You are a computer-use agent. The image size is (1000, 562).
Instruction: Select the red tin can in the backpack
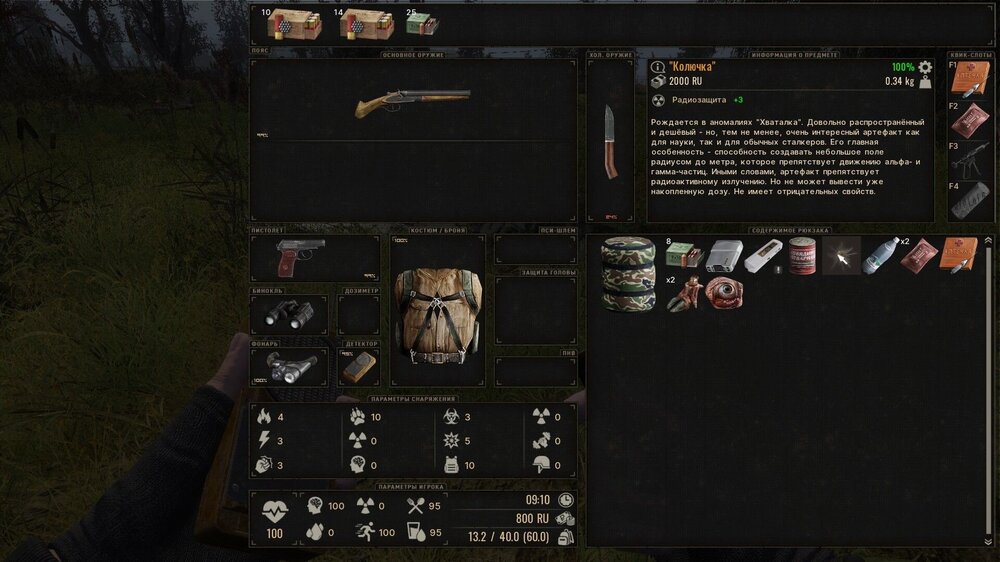(x=803, y=257)
